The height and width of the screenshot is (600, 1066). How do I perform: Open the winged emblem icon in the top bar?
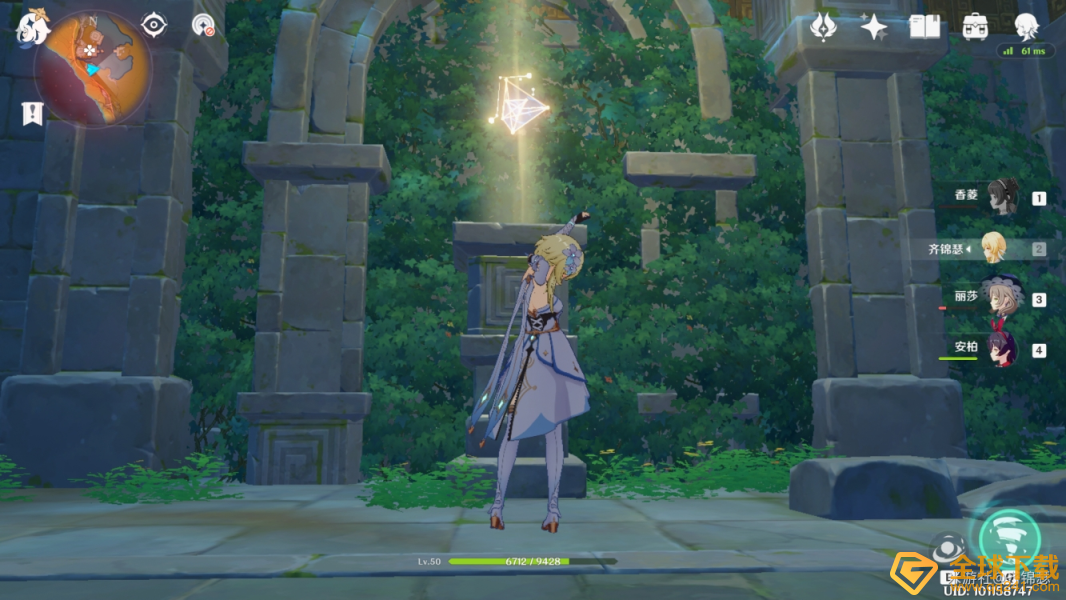click(x=823, y=27)
